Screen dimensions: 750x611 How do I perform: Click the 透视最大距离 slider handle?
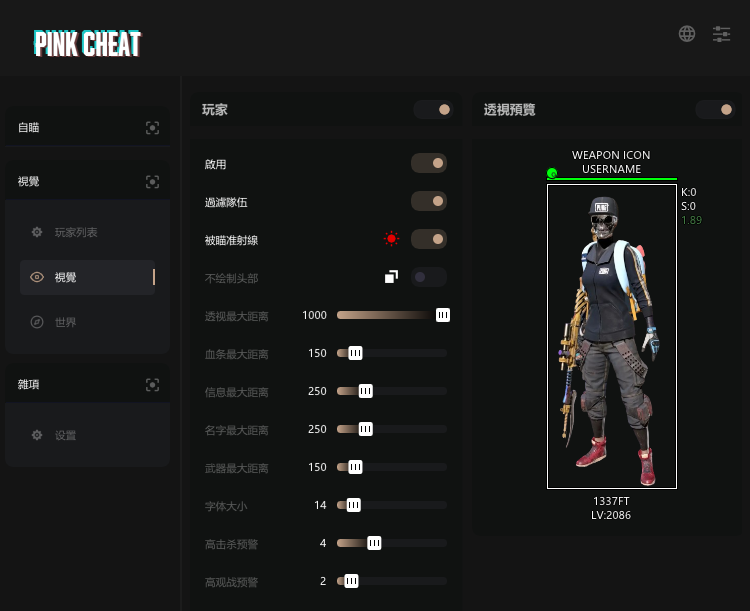[443, 315]
